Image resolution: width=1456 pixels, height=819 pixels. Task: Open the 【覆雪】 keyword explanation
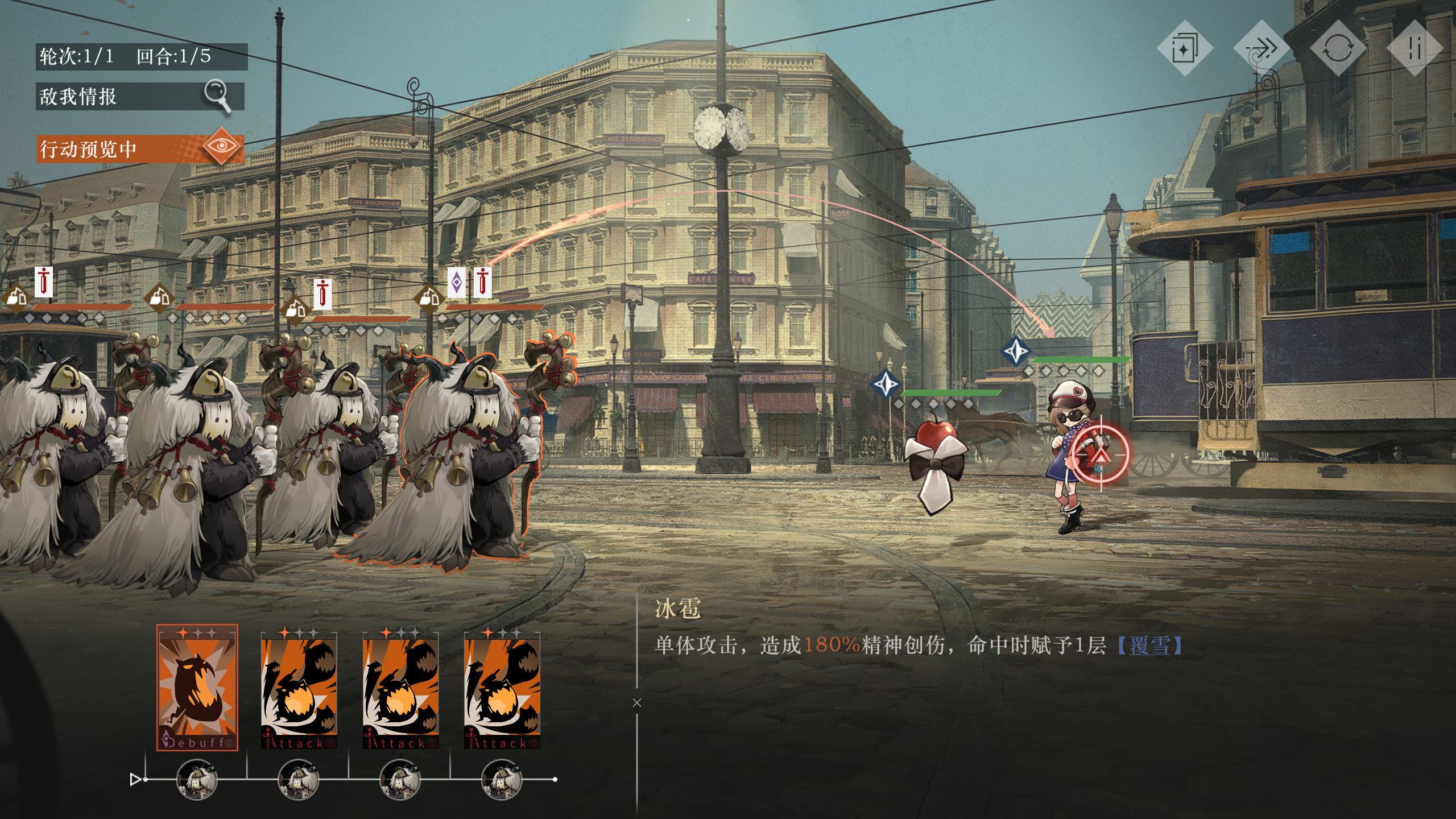tap(1149, 646)
